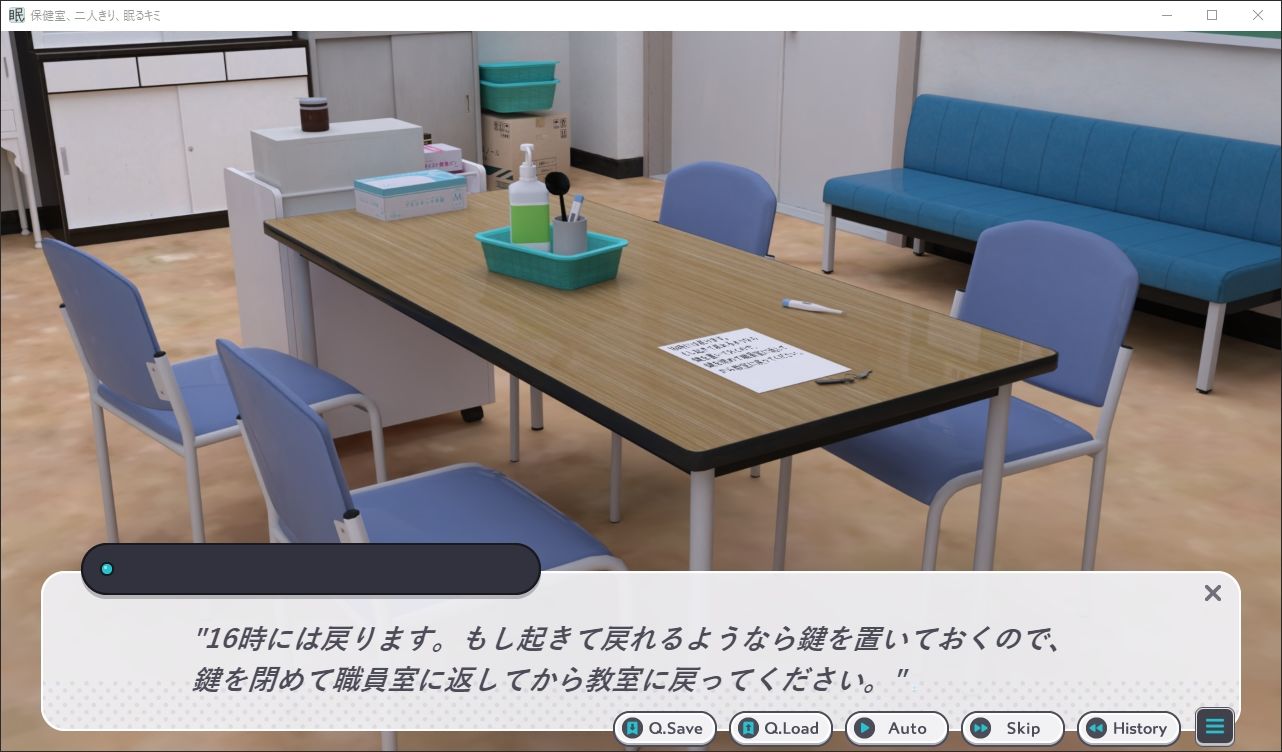Viewport: 1282px width, 752px height.
Task: Click the empty speaker name plate
Action: [x=311, y=568]
